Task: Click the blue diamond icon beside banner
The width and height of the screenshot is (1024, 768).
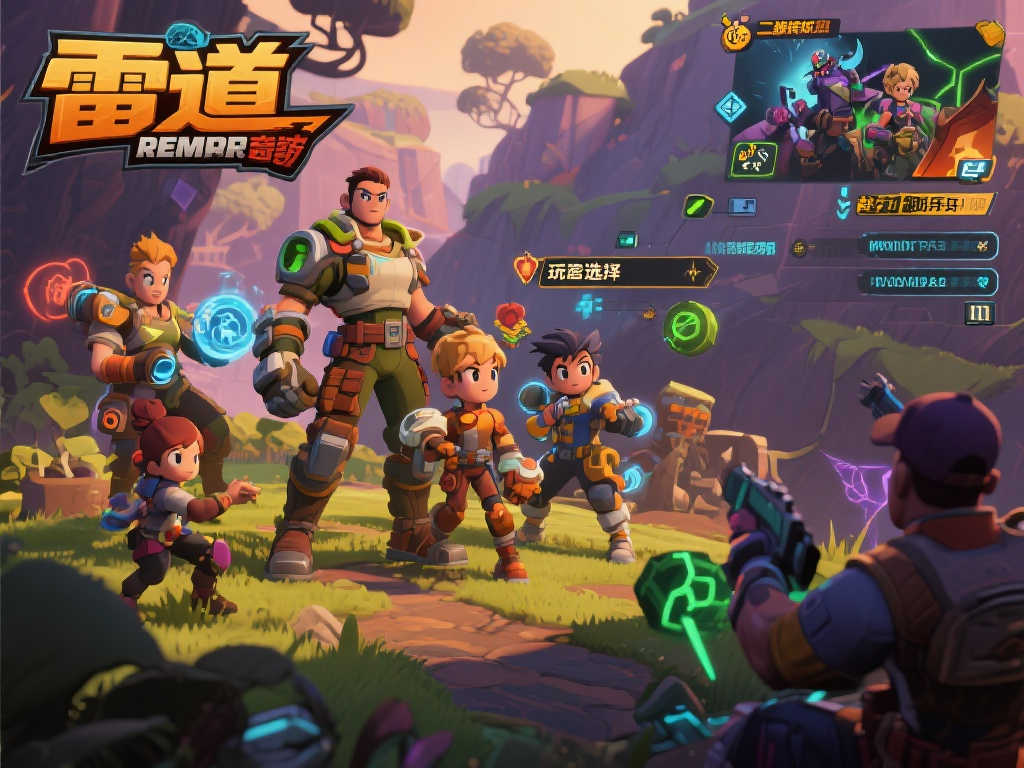Action: coord(731,107)
